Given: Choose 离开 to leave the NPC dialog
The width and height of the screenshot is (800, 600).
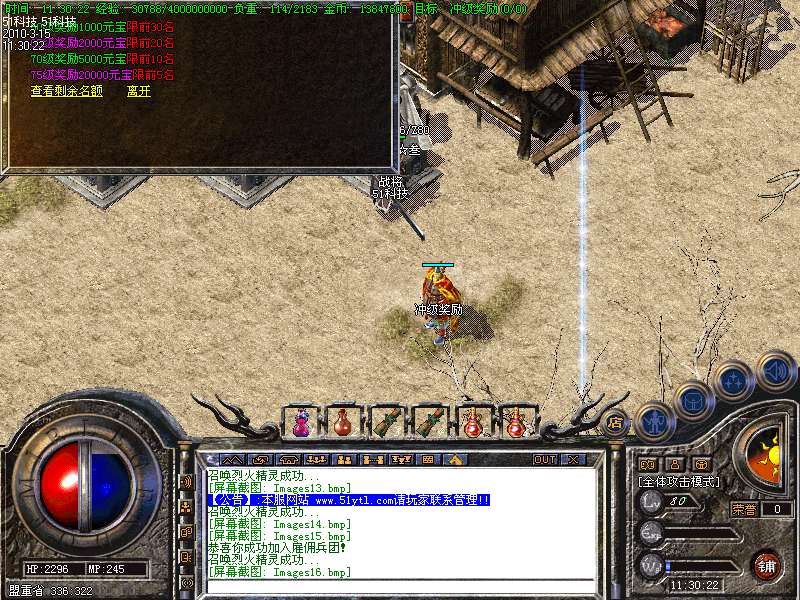Looking at the screenshot, I should coord(139,91).
